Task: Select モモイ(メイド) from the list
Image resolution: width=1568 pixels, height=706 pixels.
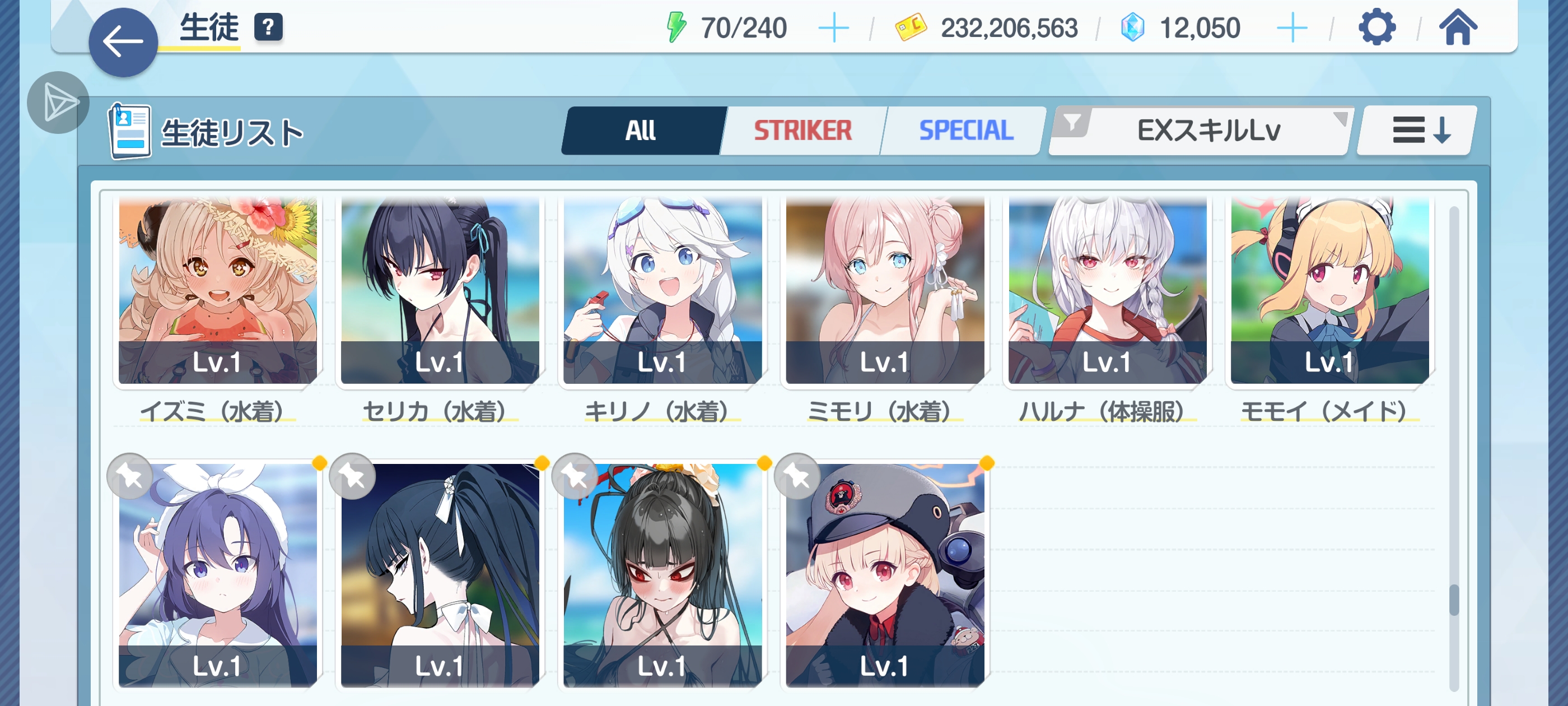Action: pyautogui.click(x=1329, y=290)
